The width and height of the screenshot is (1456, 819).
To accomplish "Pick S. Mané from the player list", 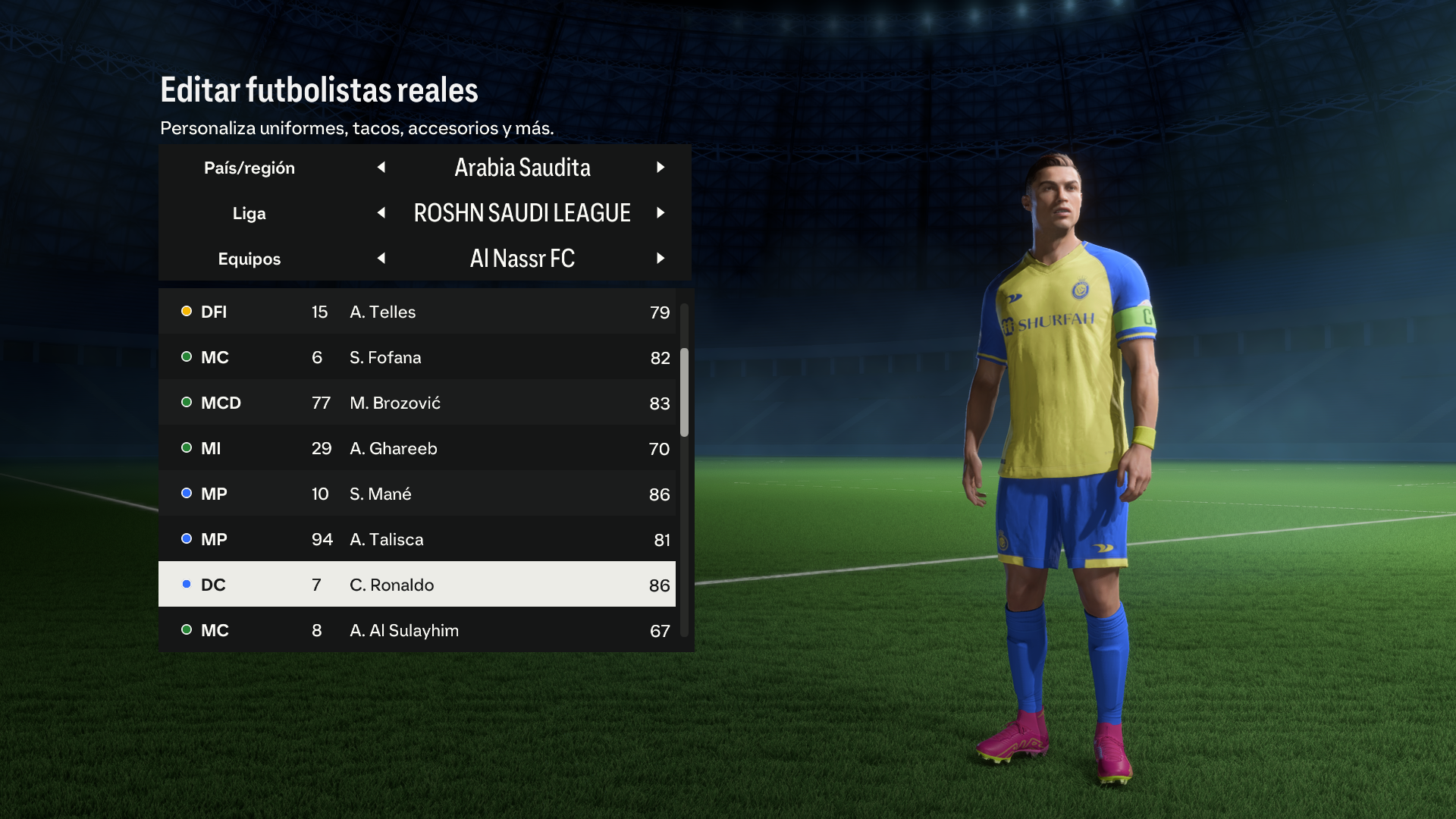I will tap(417, 494).
